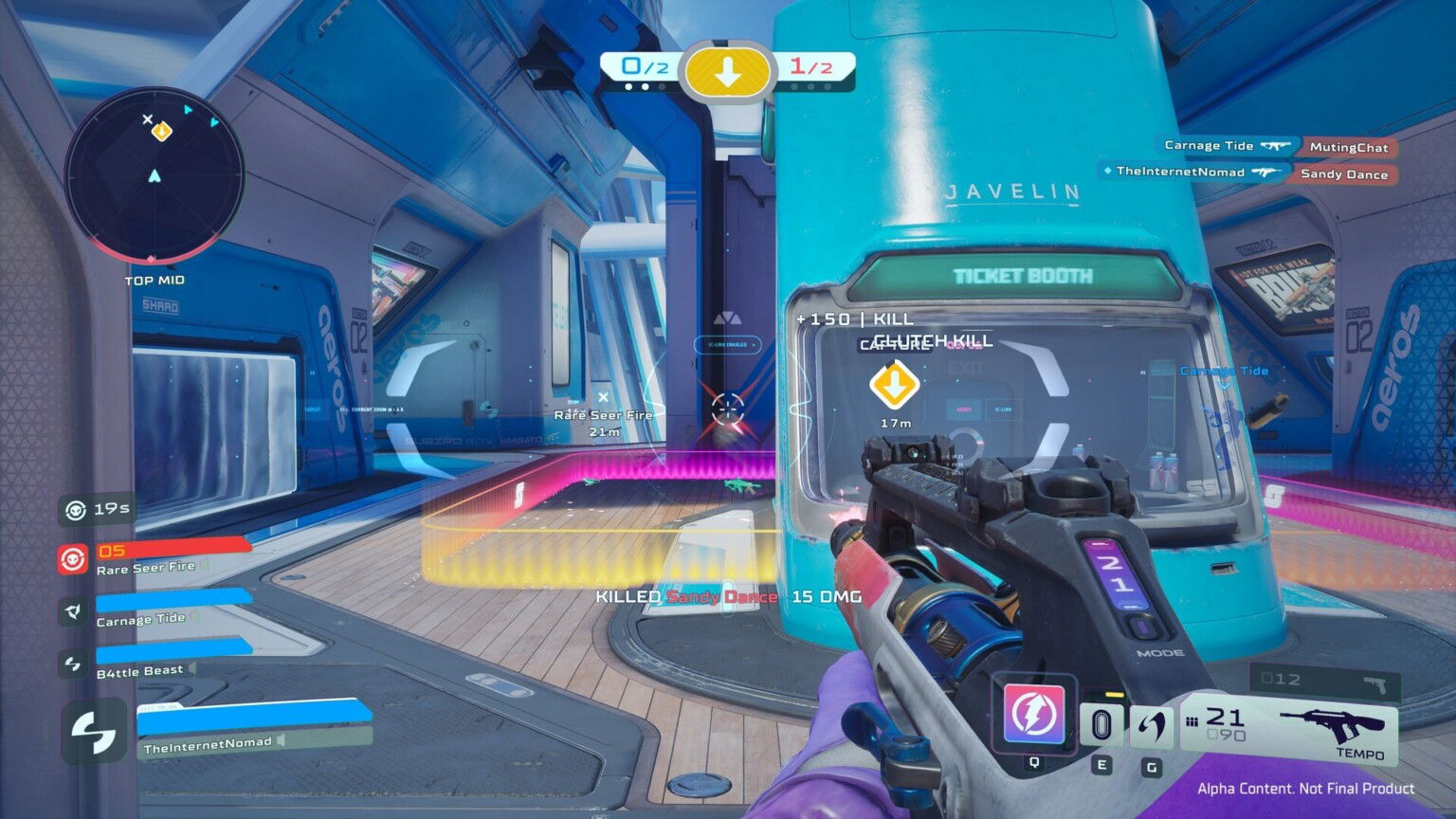Mute the speaker toggle beside TheInternetNomad

pyautogui.click(x=281, y=740)
